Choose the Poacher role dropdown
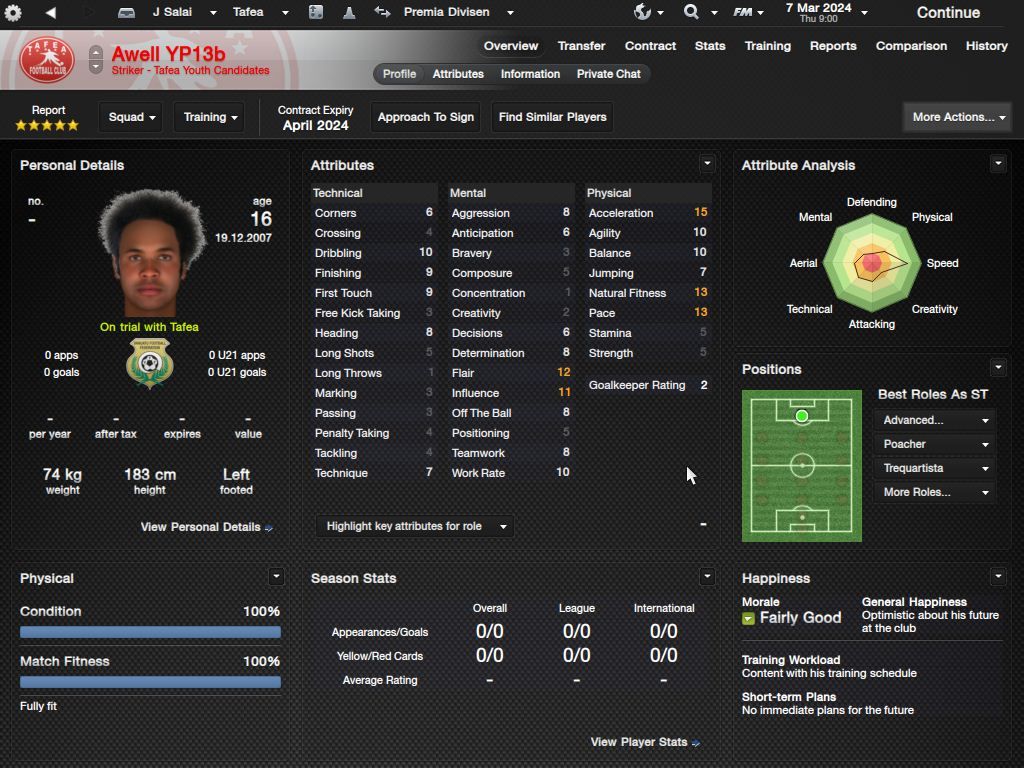 [x=935, y=444]
